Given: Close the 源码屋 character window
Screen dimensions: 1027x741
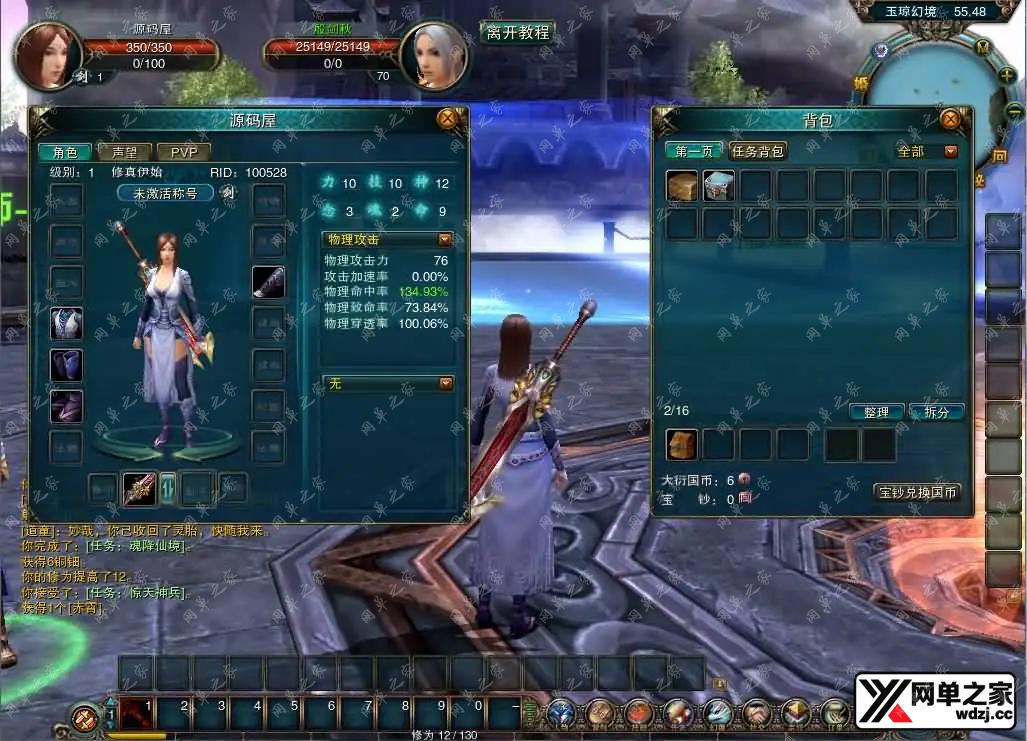Looking at the screenshot, I should pyautogui.click(x=447, y=119).
